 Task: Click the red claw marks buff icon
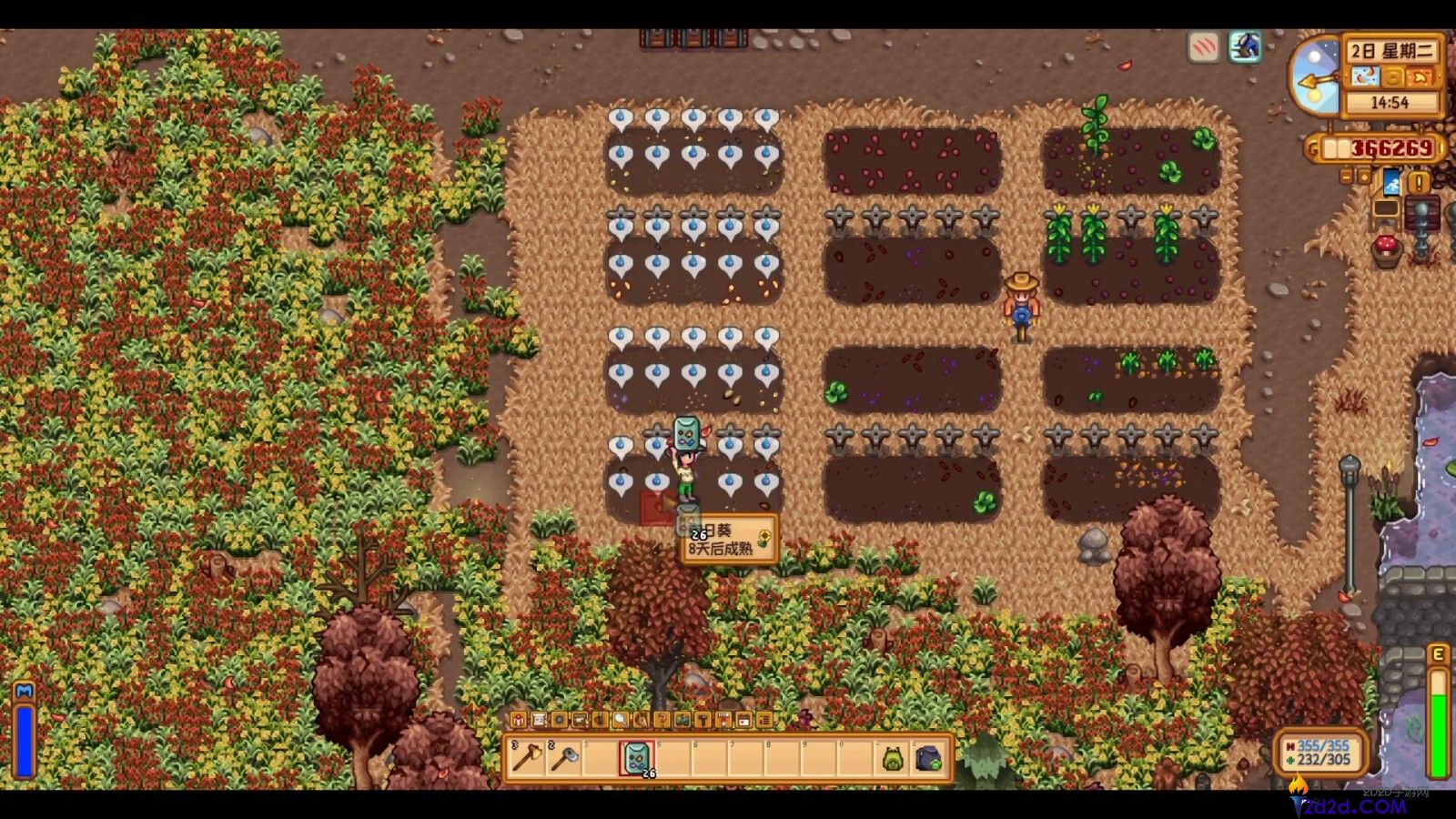(x=1204, y=47)
